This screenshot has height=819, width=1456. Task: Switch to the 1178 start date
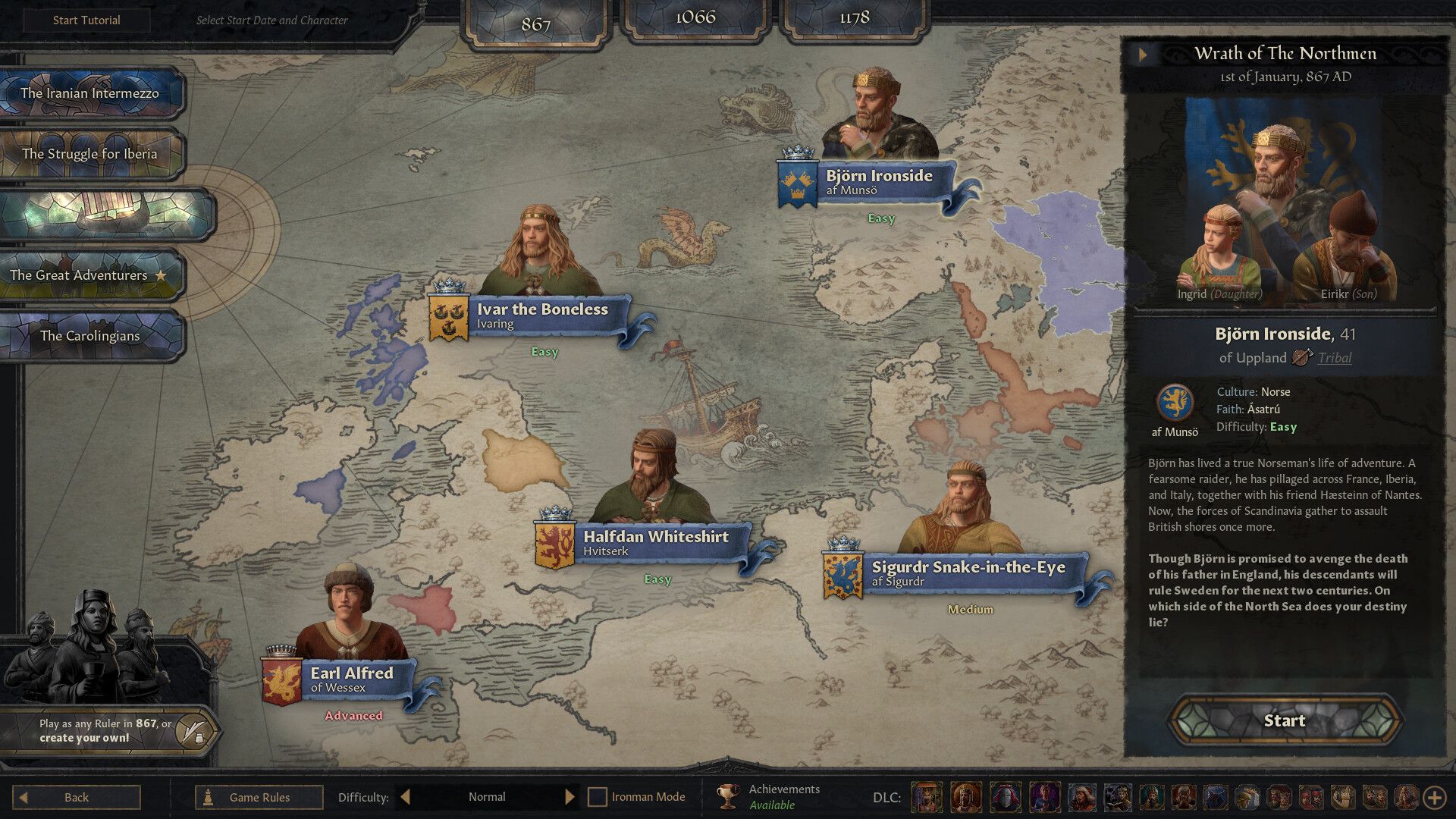[854, 18]
